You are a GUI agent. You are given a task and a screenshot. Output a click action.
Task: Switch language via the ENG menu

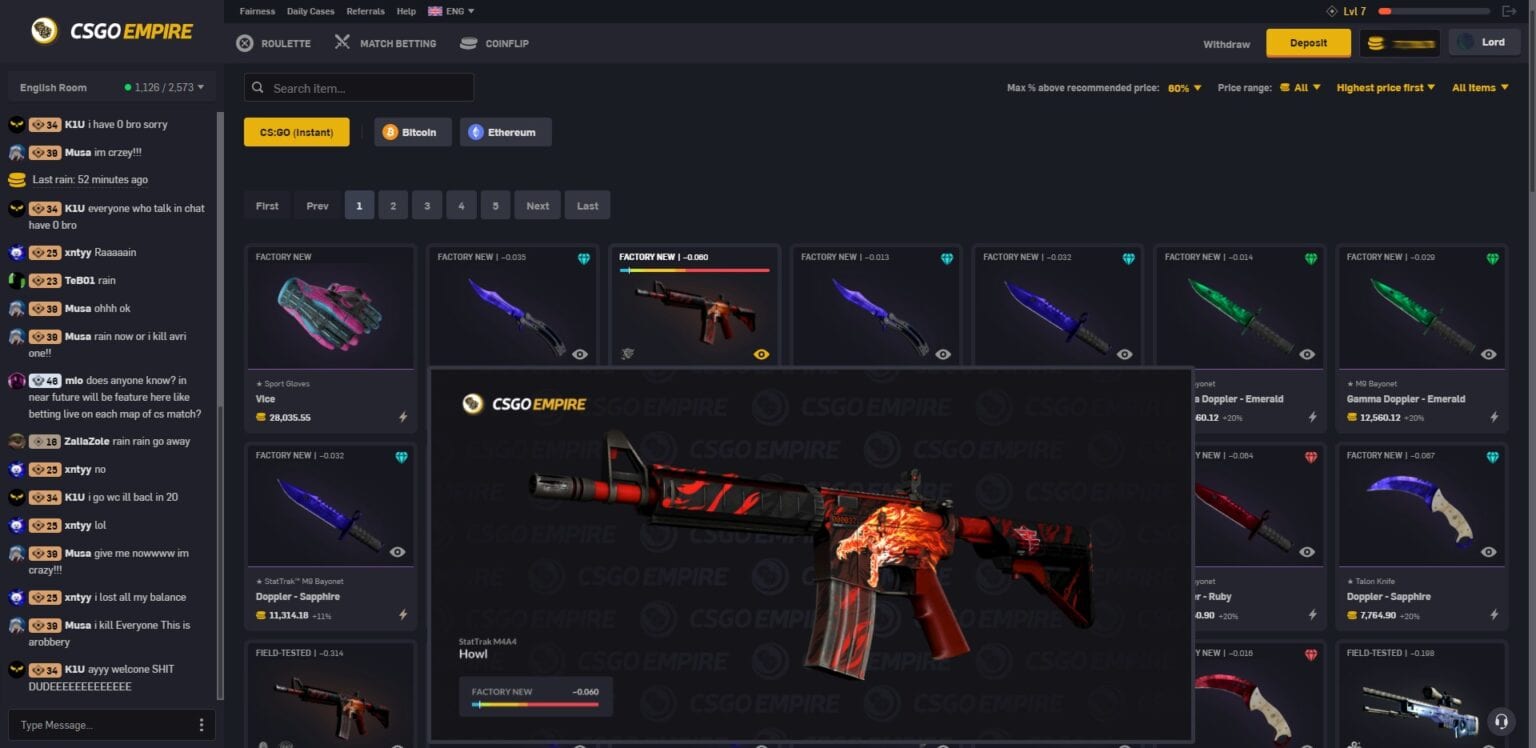click(451, 11)
